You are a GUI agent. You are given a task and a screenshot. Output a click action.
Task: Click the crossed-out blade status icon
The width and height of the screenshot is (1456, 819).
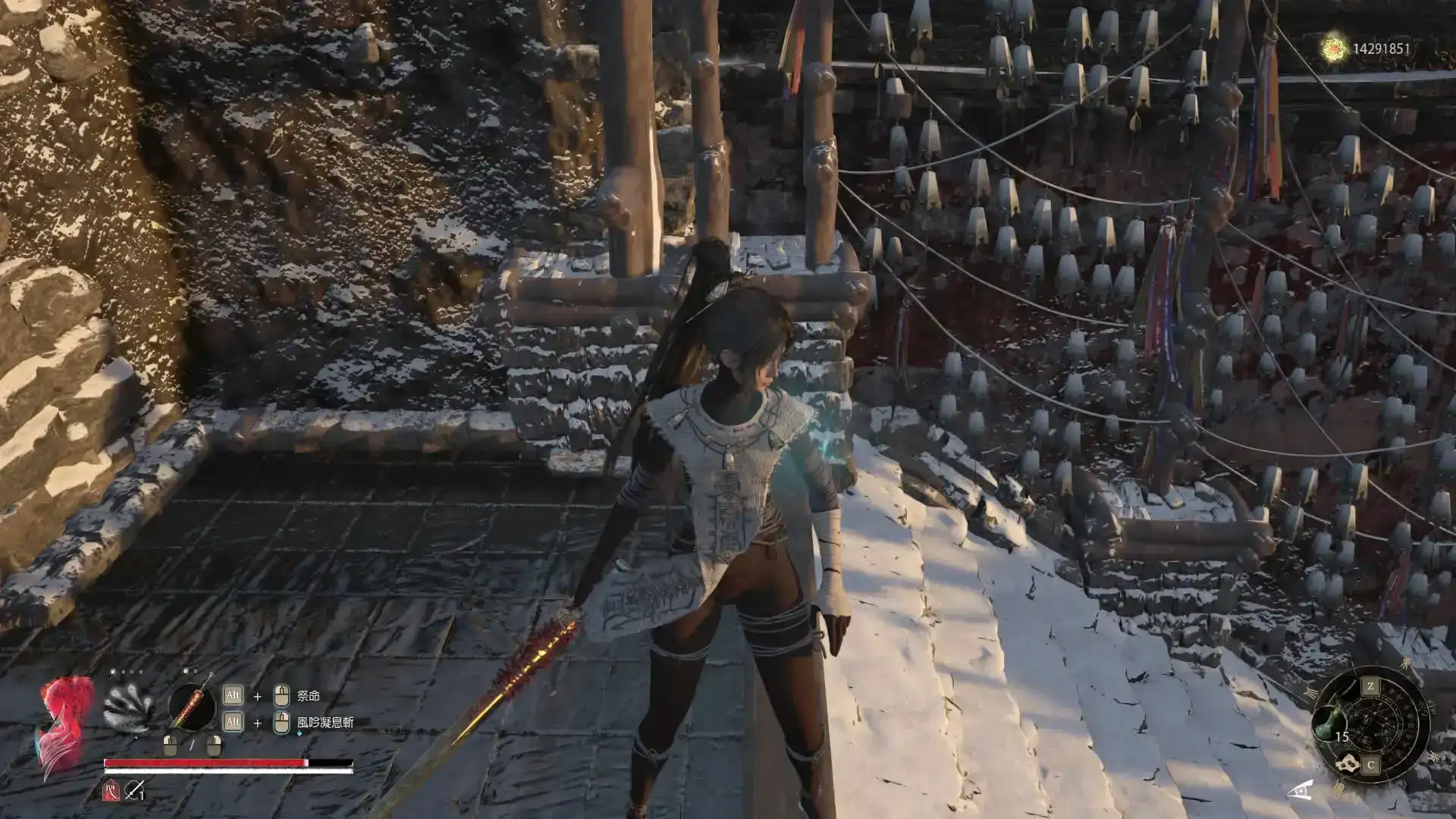(x=134, y=792)
